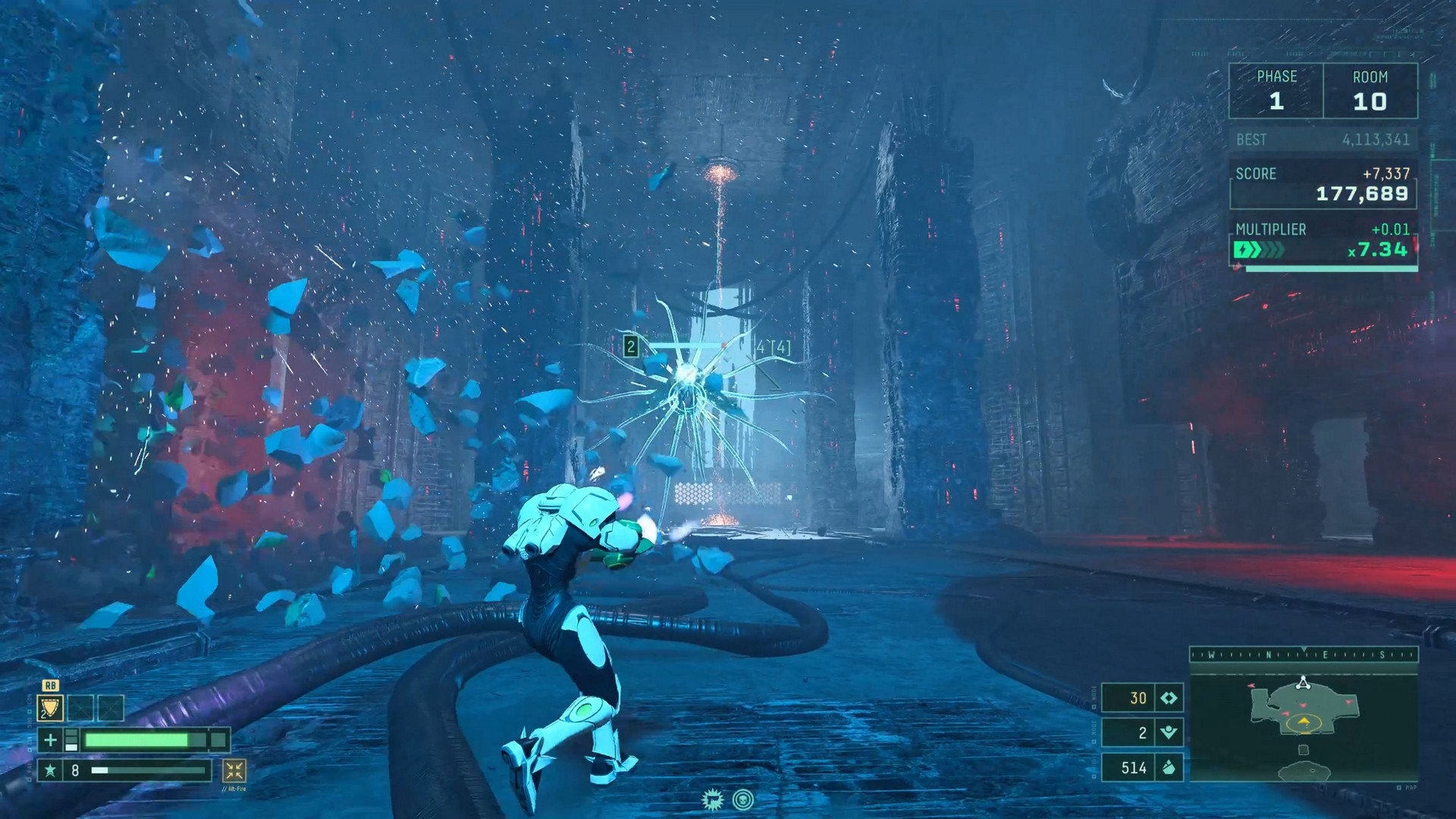Click the yellow player arrow on the minimap
Viewport: 1456px width, 819px height.
1304,720
